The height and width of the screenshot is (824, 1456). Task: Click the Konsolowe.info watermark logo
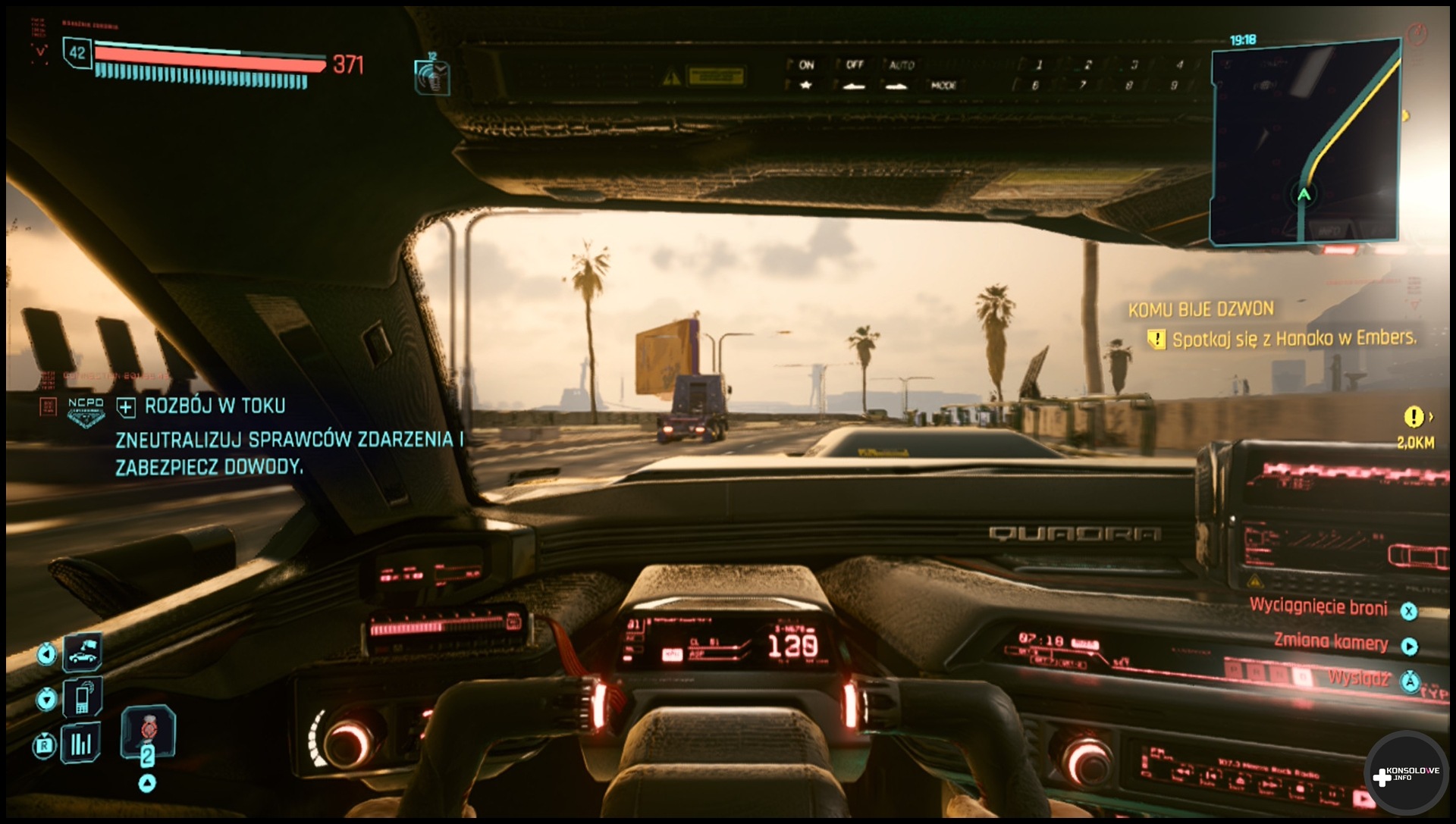[1407, 774]
